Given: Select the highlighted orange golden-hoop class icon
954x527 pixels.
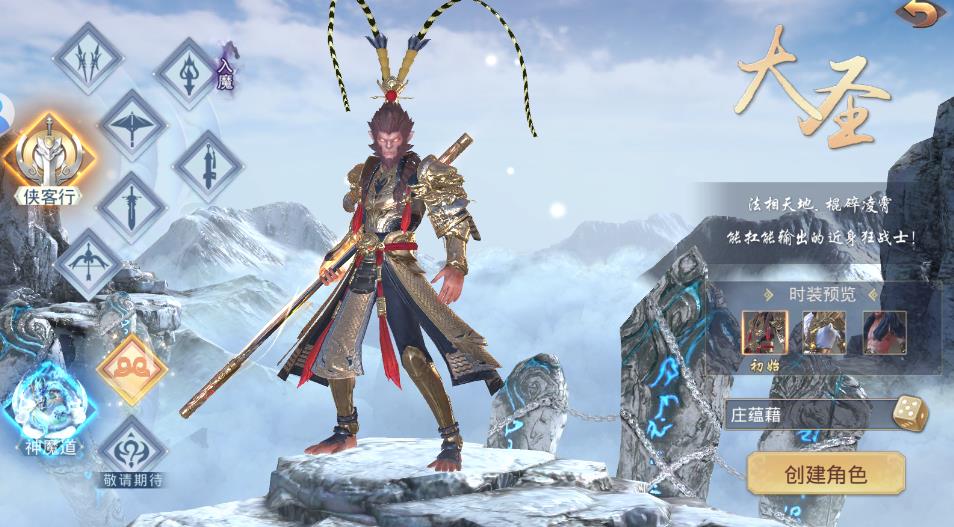Looking at the screenshot, I should point(132,370).
